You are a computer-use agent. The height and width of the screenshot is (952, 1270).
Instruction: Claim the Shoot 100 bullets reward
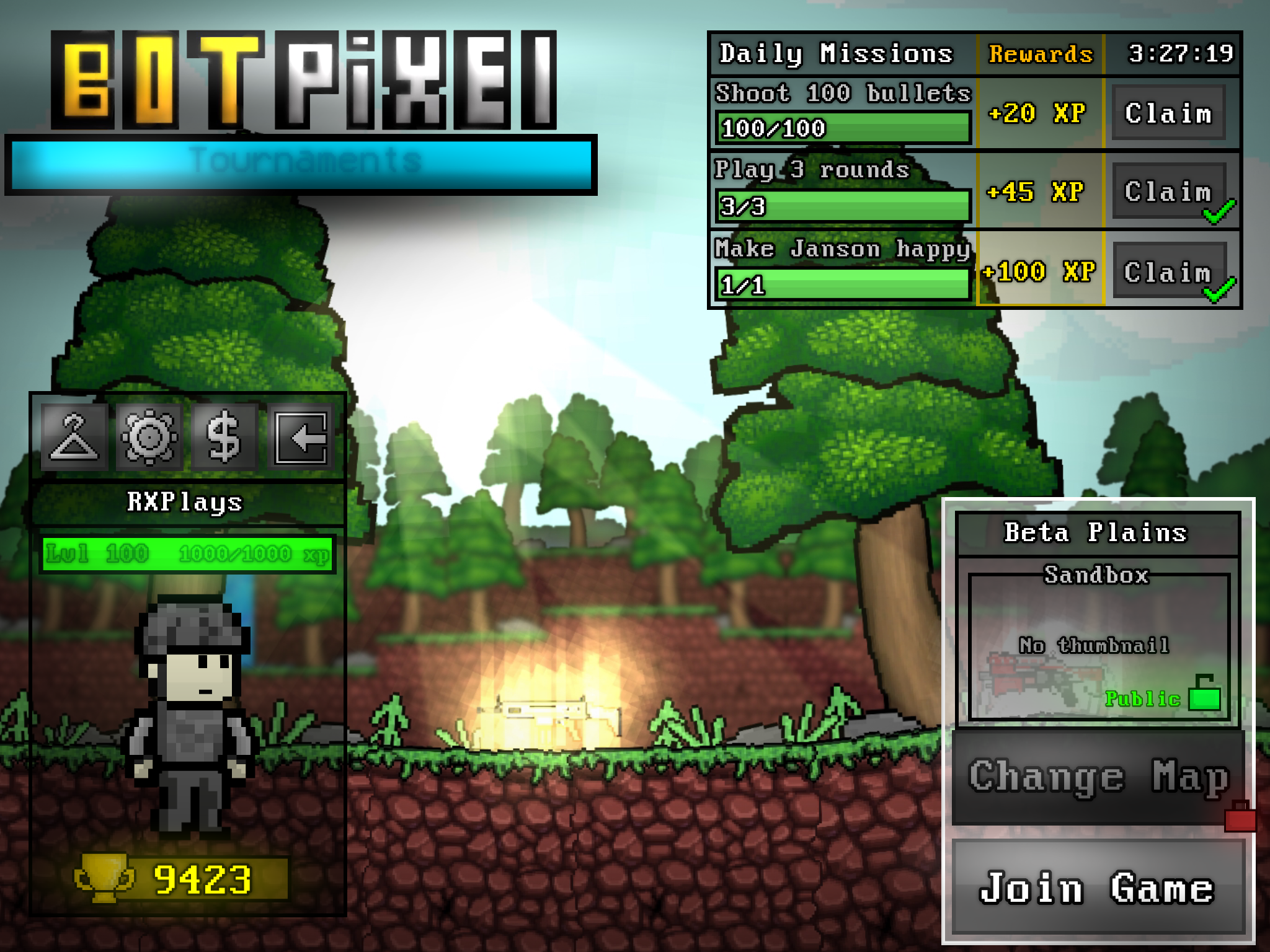click(1168, 113)
